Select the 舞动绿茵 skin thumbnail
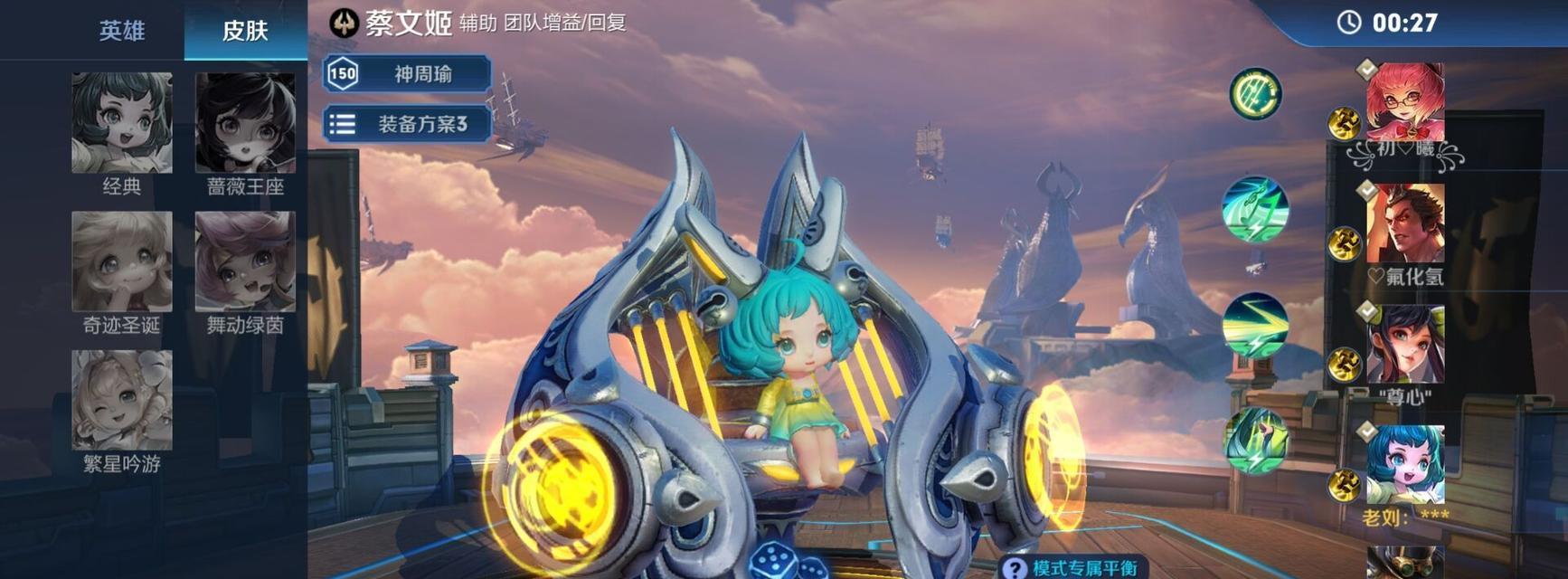 click(x=245, y=261)
